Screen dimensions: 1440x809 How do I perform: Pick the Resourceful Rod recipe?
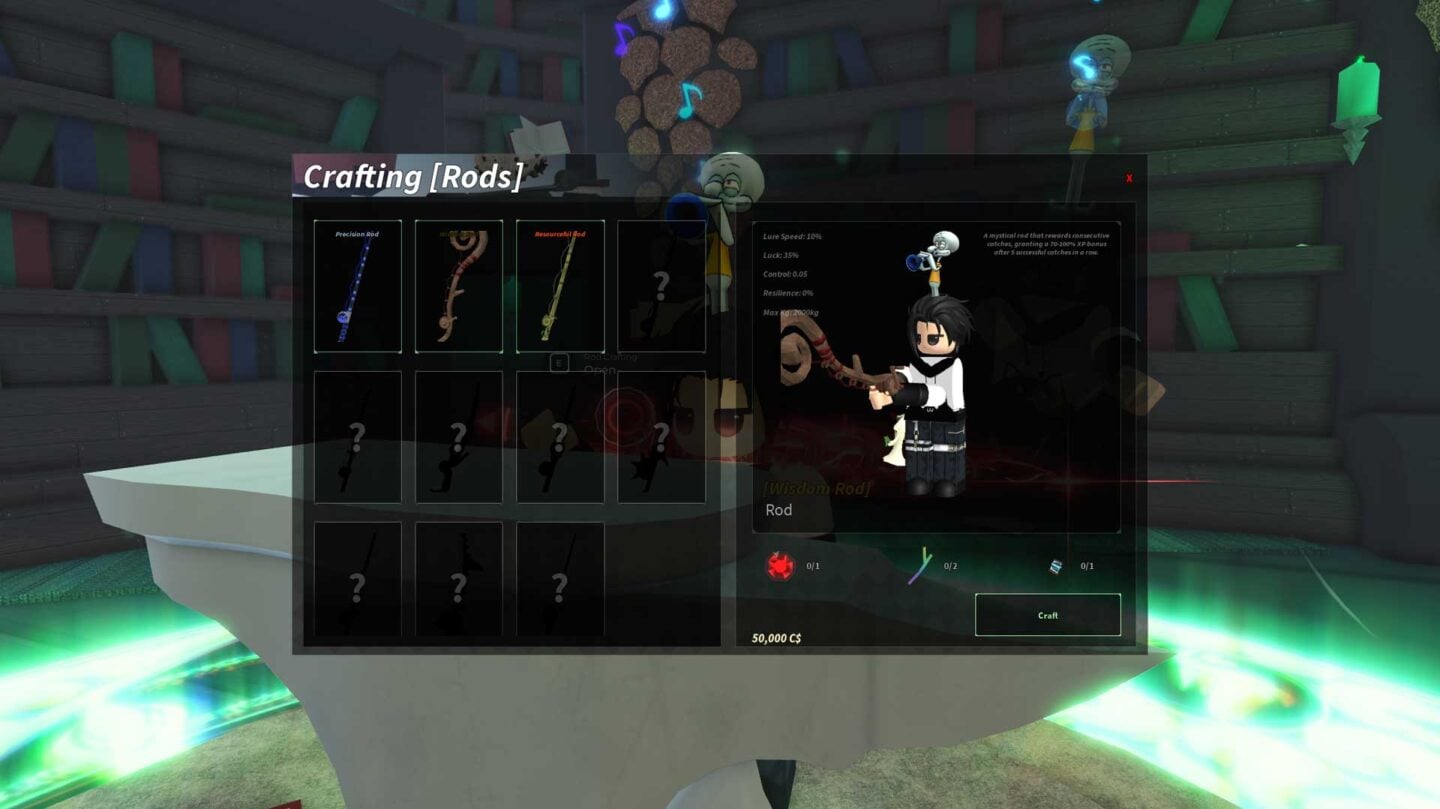[x=560, y=287]
